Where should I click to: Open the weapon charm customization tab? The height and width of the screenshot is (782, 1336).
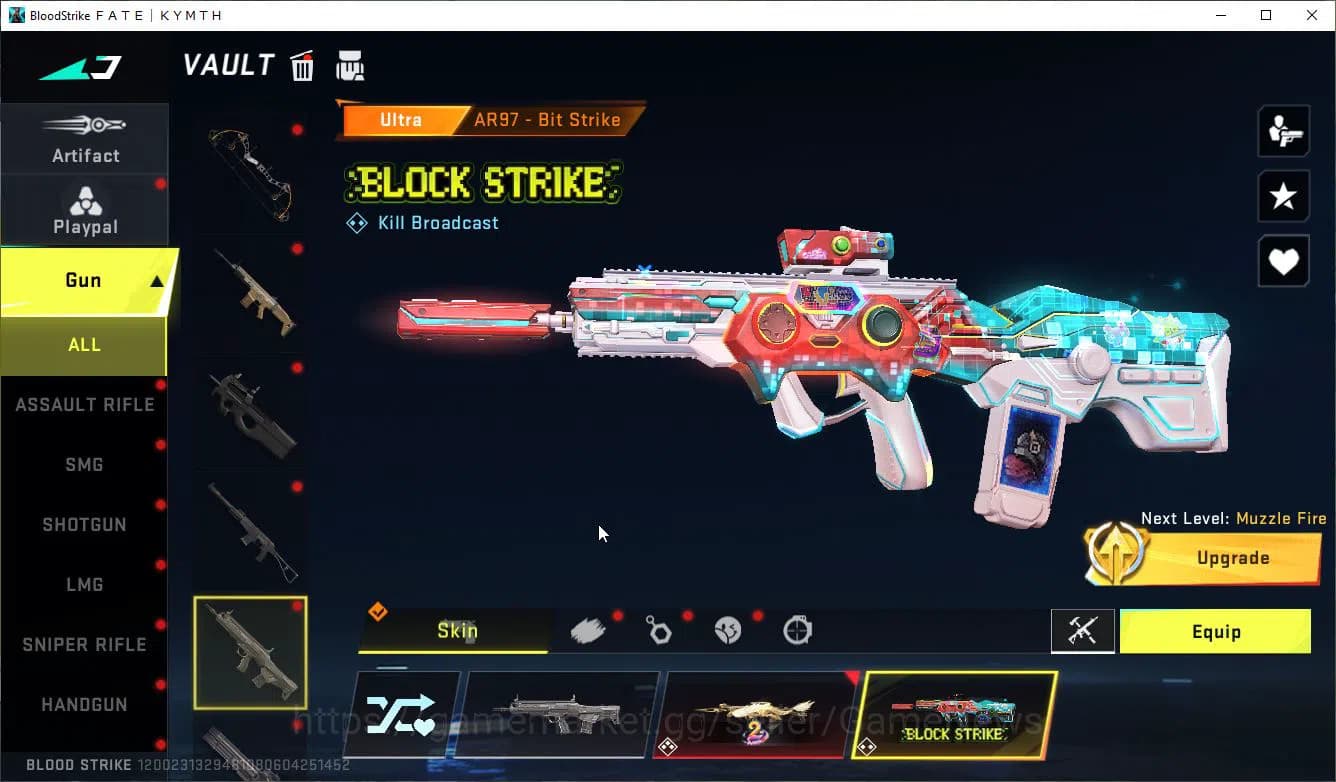point(660,629)
